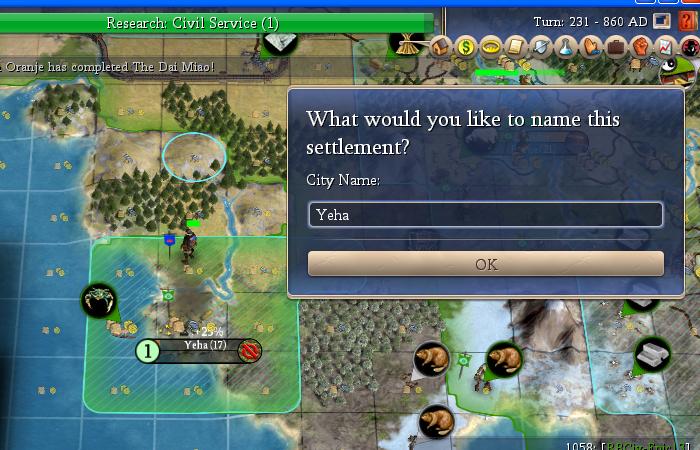
Task: Open the line graph Info screen
Action: point(665,46)
